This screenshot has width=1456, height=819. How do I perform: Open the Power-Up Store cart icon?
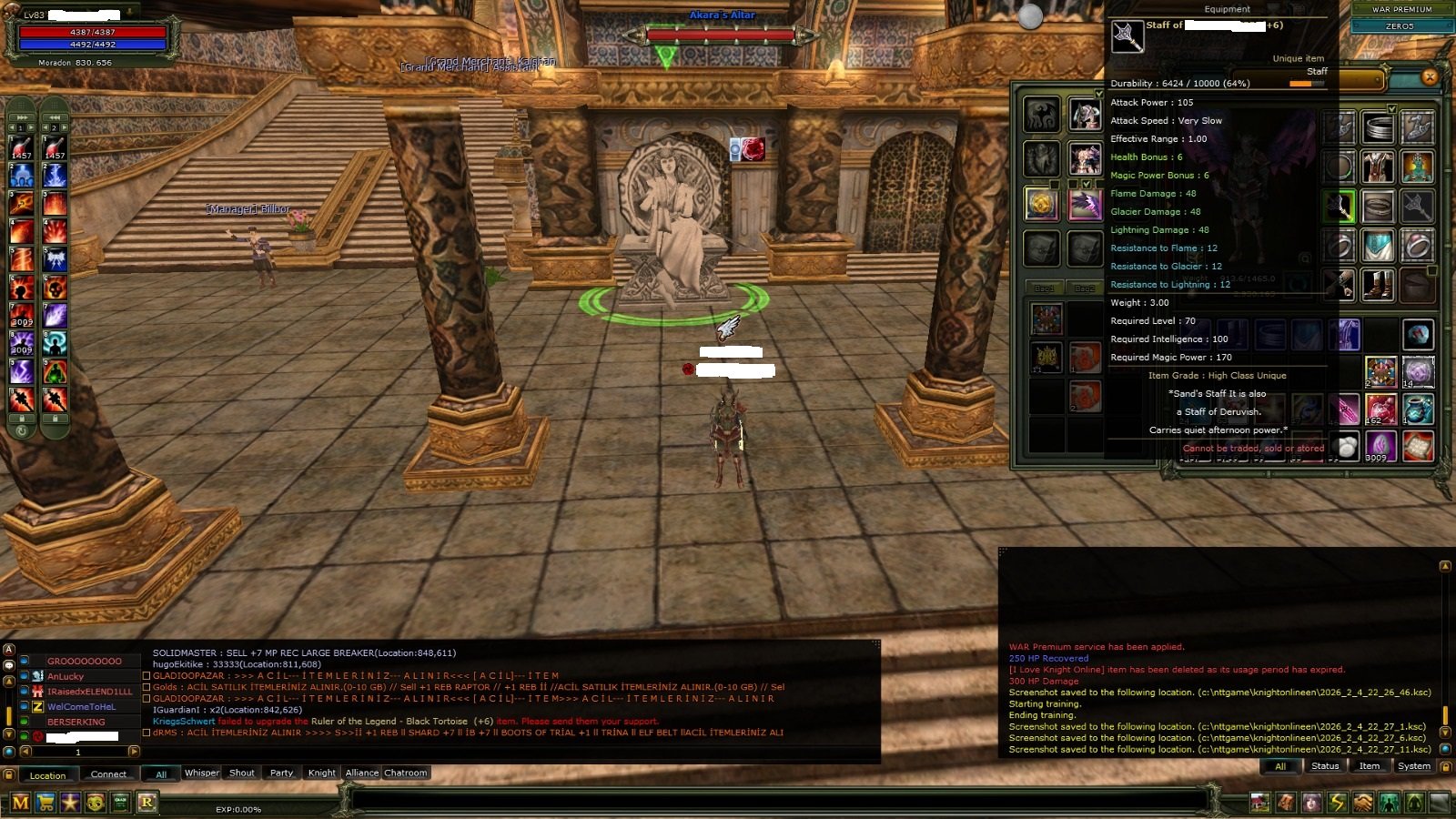pos(46,801)
